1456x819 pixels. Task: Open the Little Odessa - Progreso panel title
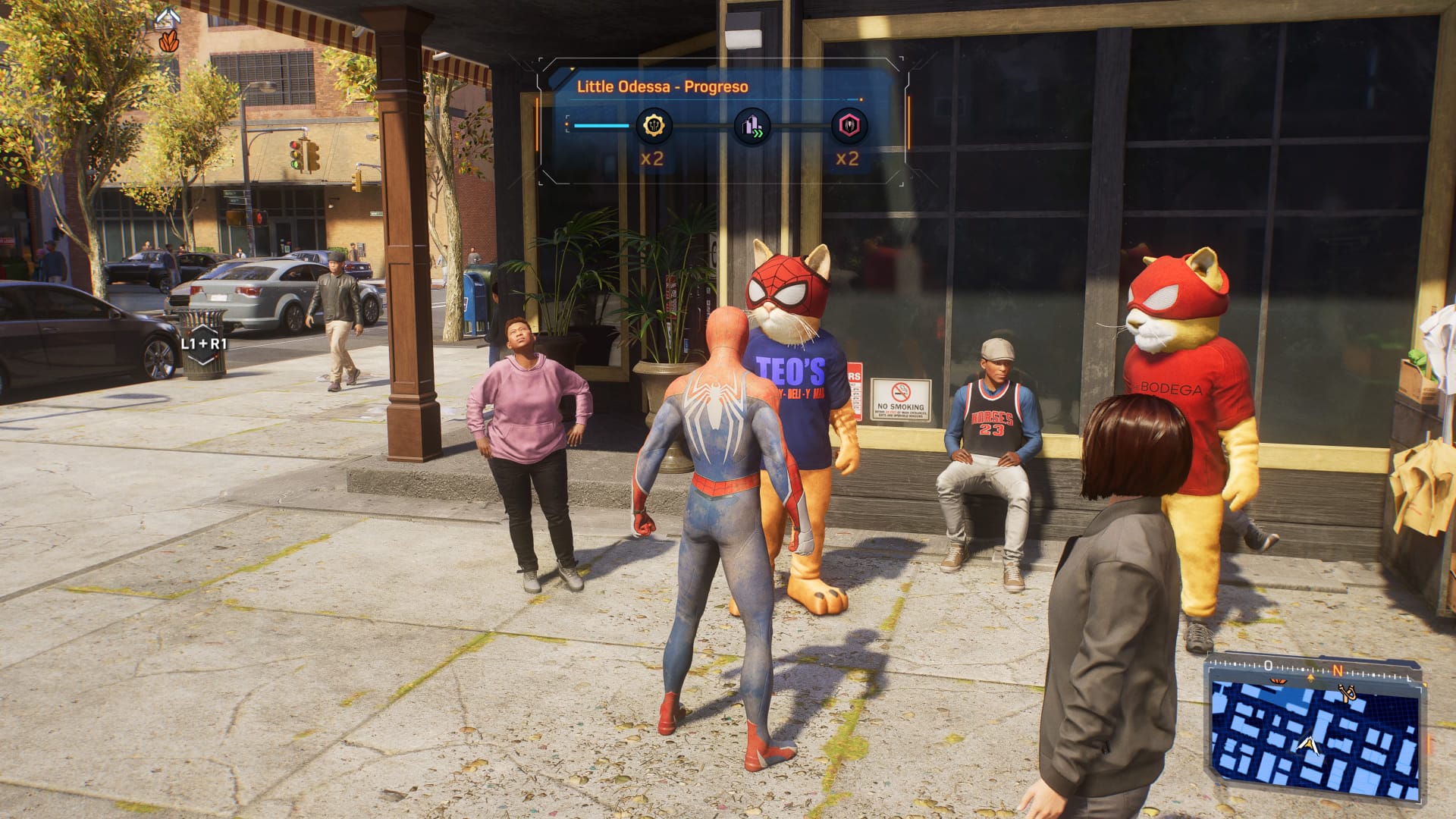click(662, 86)
